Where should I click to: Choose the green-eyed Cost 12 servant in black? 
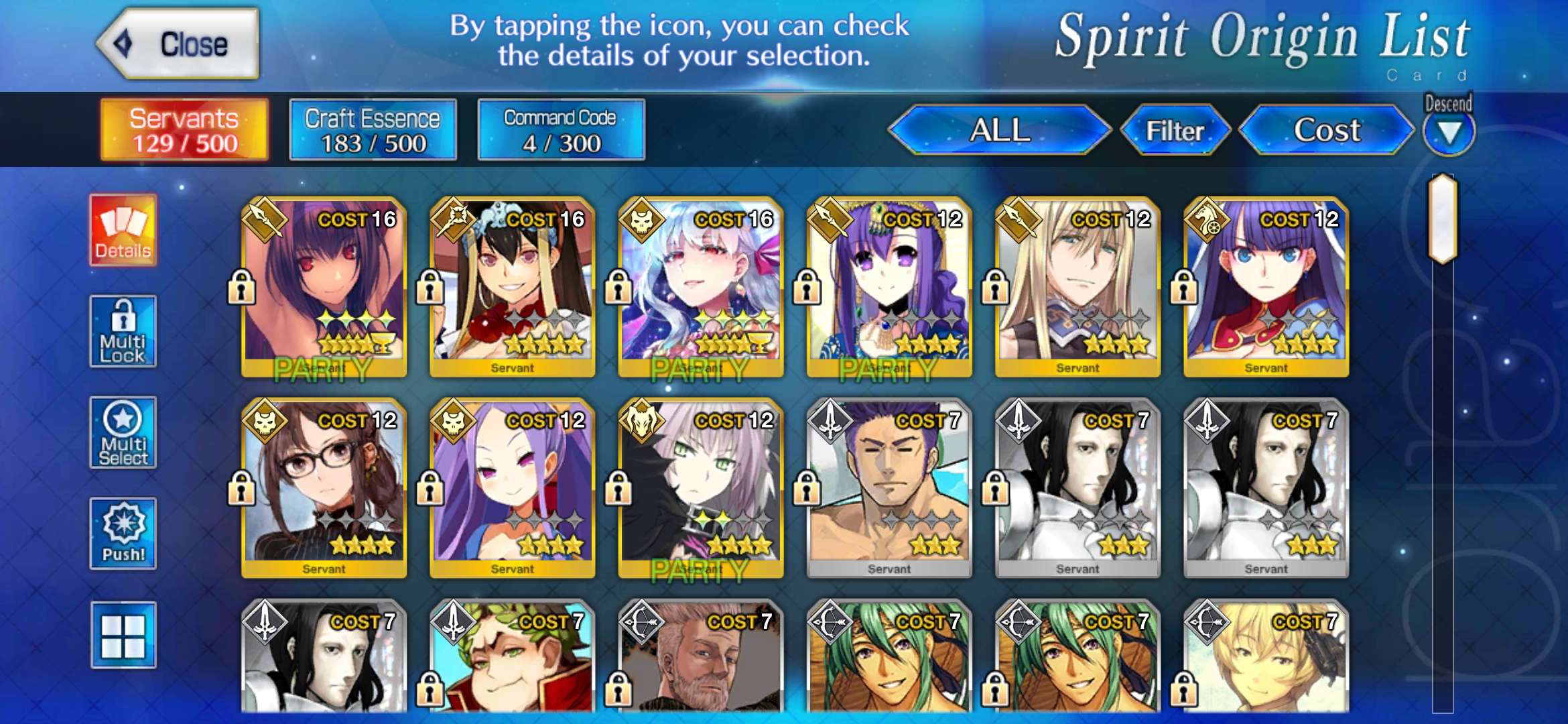click(700, 486)
